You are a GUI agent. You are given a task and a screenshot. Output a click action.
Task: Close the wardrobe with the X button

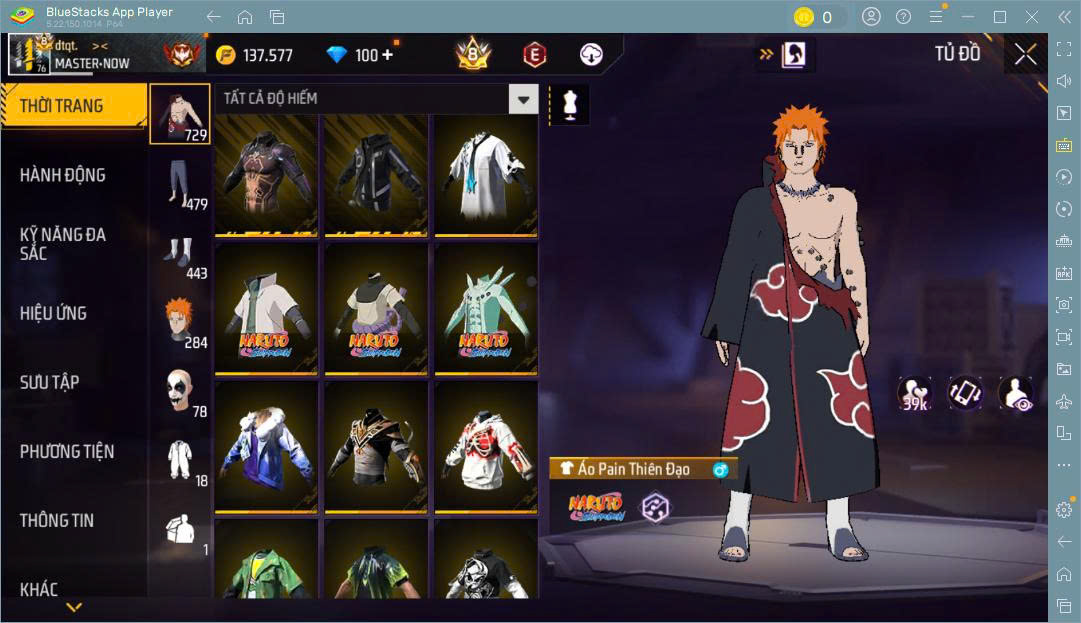click(x=1025, y=54)
